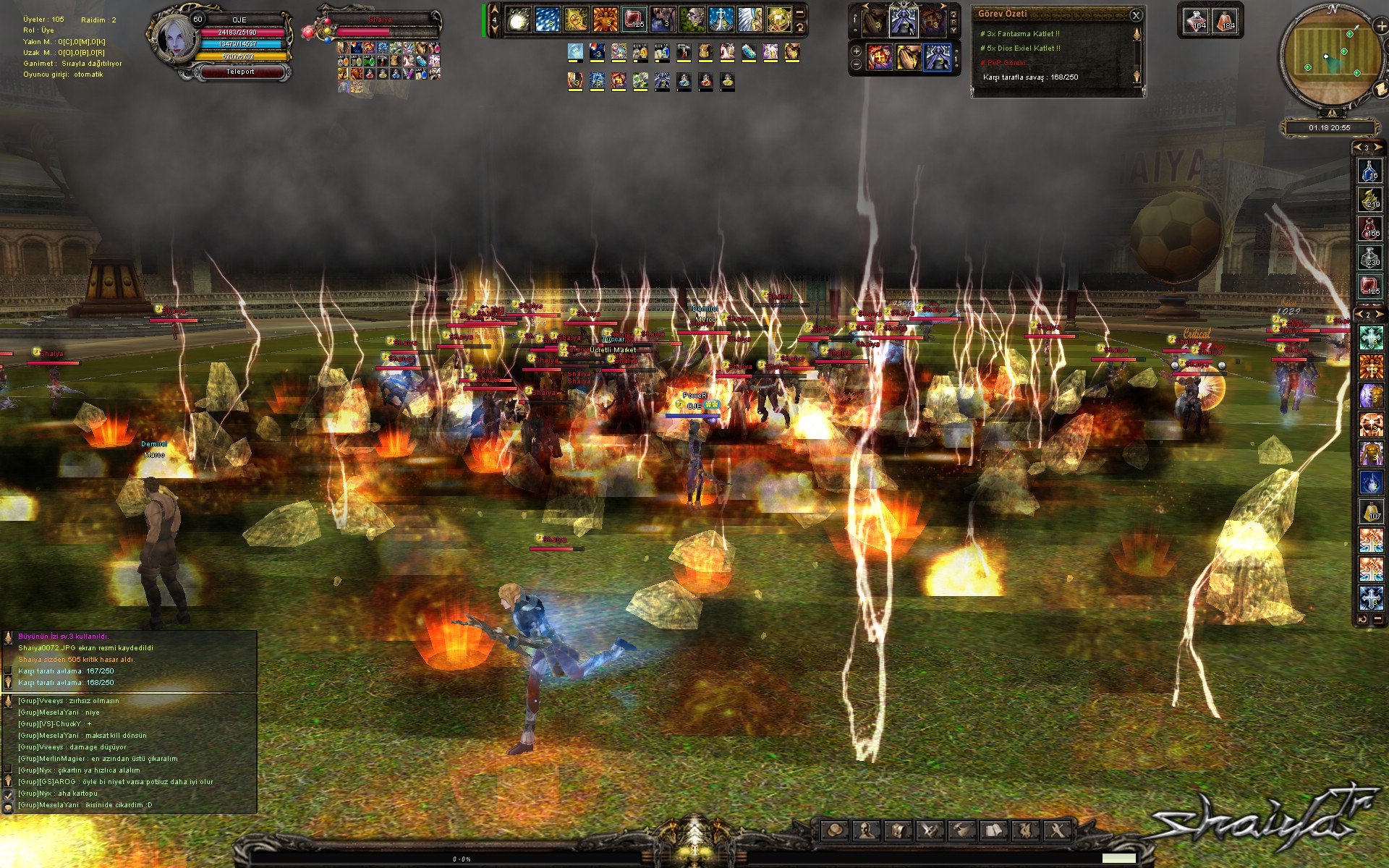Use the white winged angel skill
Screen dimensions: 1389x868
tap(750, 20)
